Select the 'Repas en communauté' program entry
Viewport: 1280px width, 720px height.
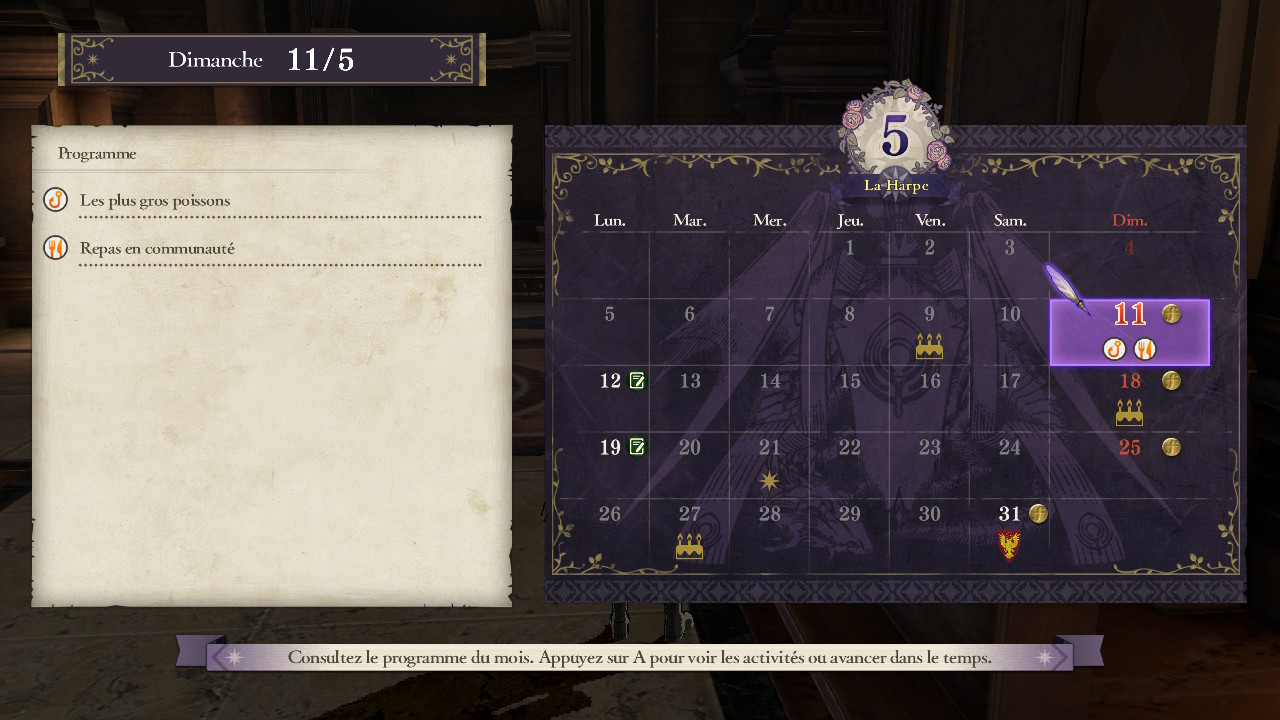pyautogui.click(x=157, y=249)
